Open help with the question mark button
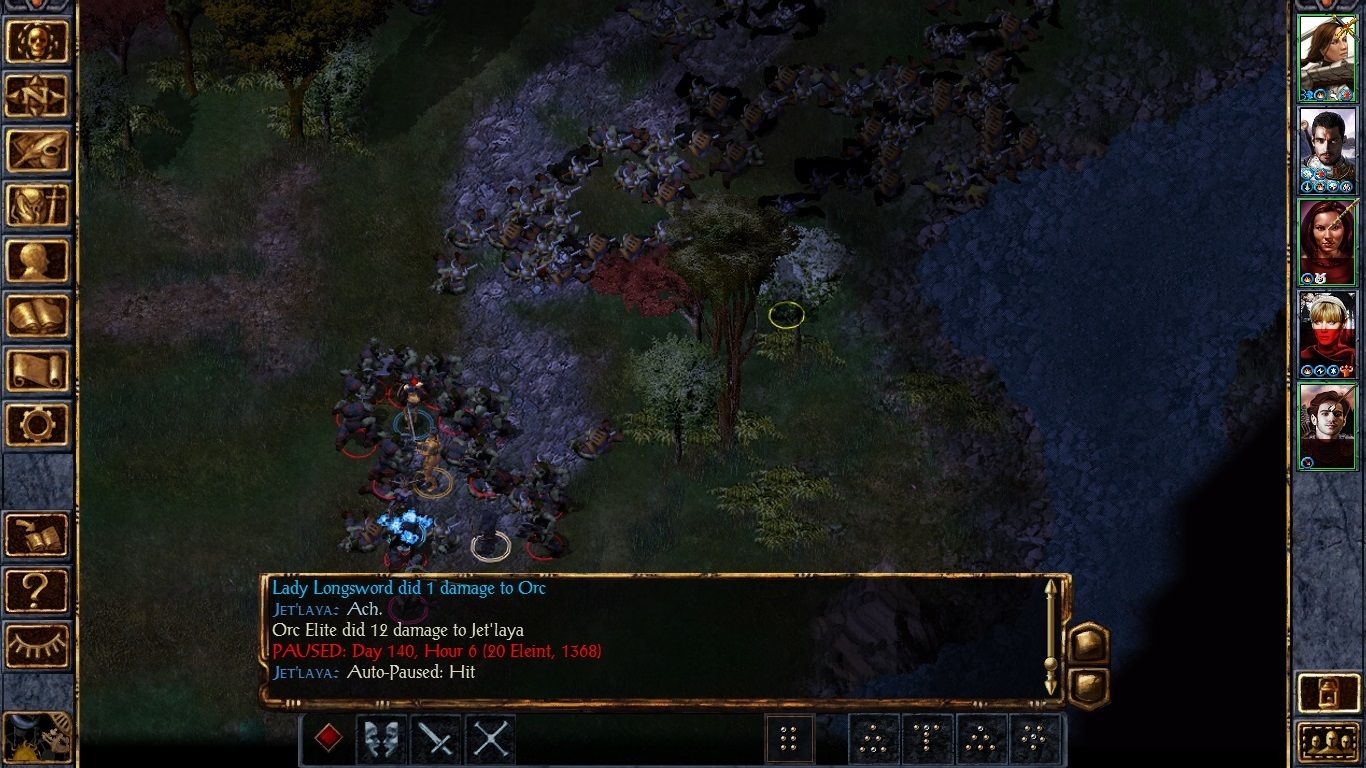Image resolution: width=1366 pixels, height=768 pixels. 38,590
